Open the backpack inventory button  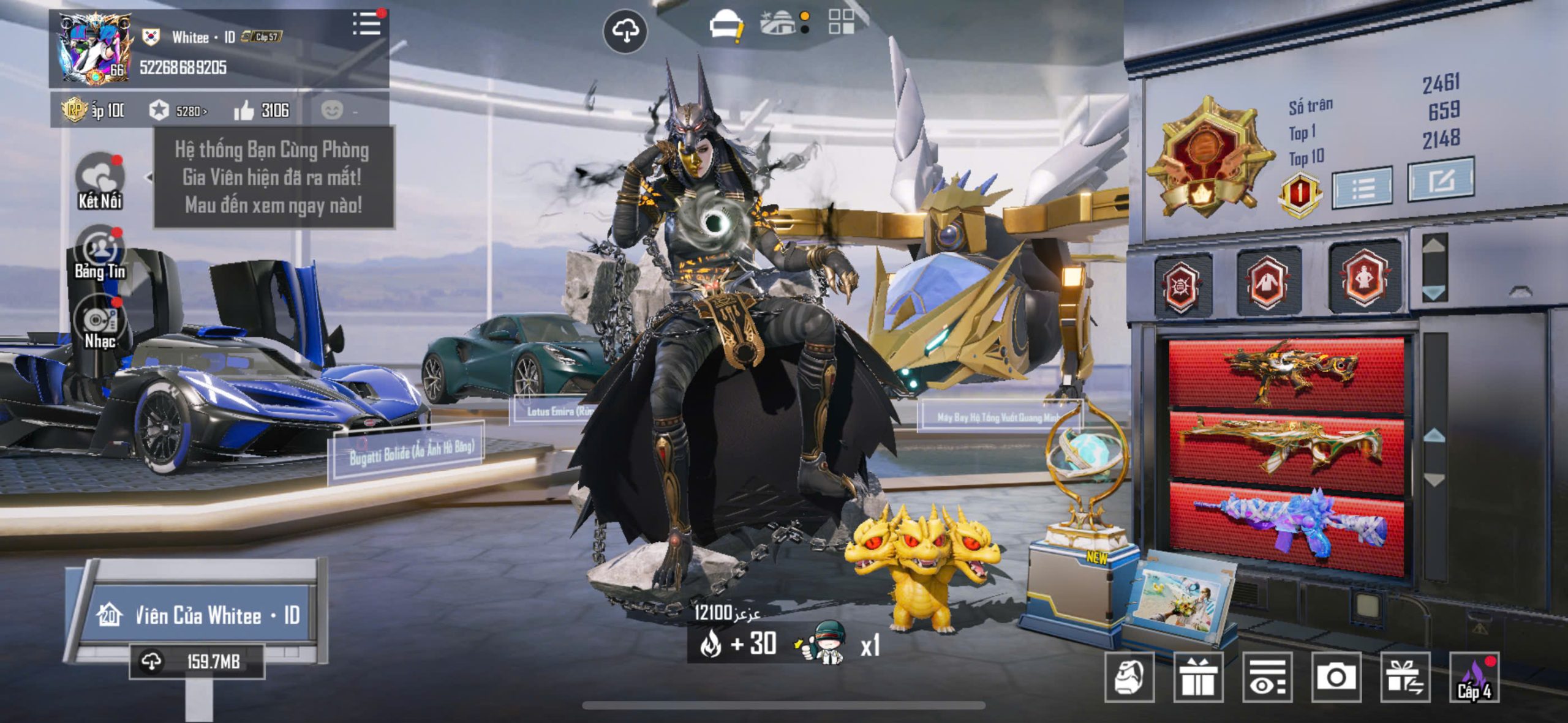coord(1129,676)
